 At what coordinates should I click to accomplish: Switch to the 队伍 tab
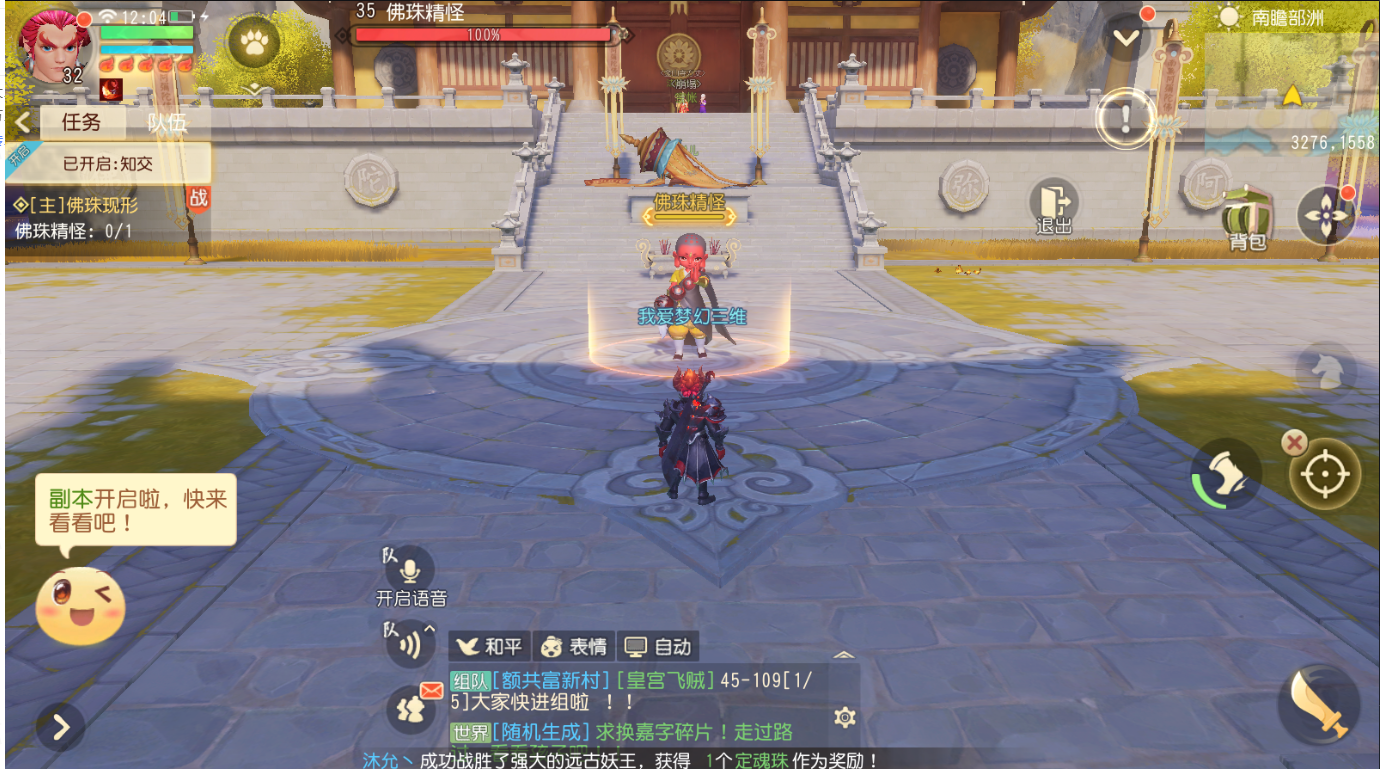[x=166, y=122]
